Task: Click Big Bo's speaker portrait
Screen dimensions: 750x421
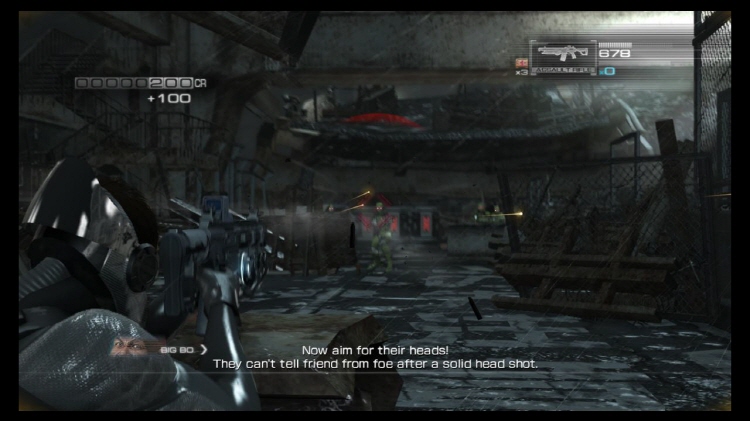Action: [127, 348]
